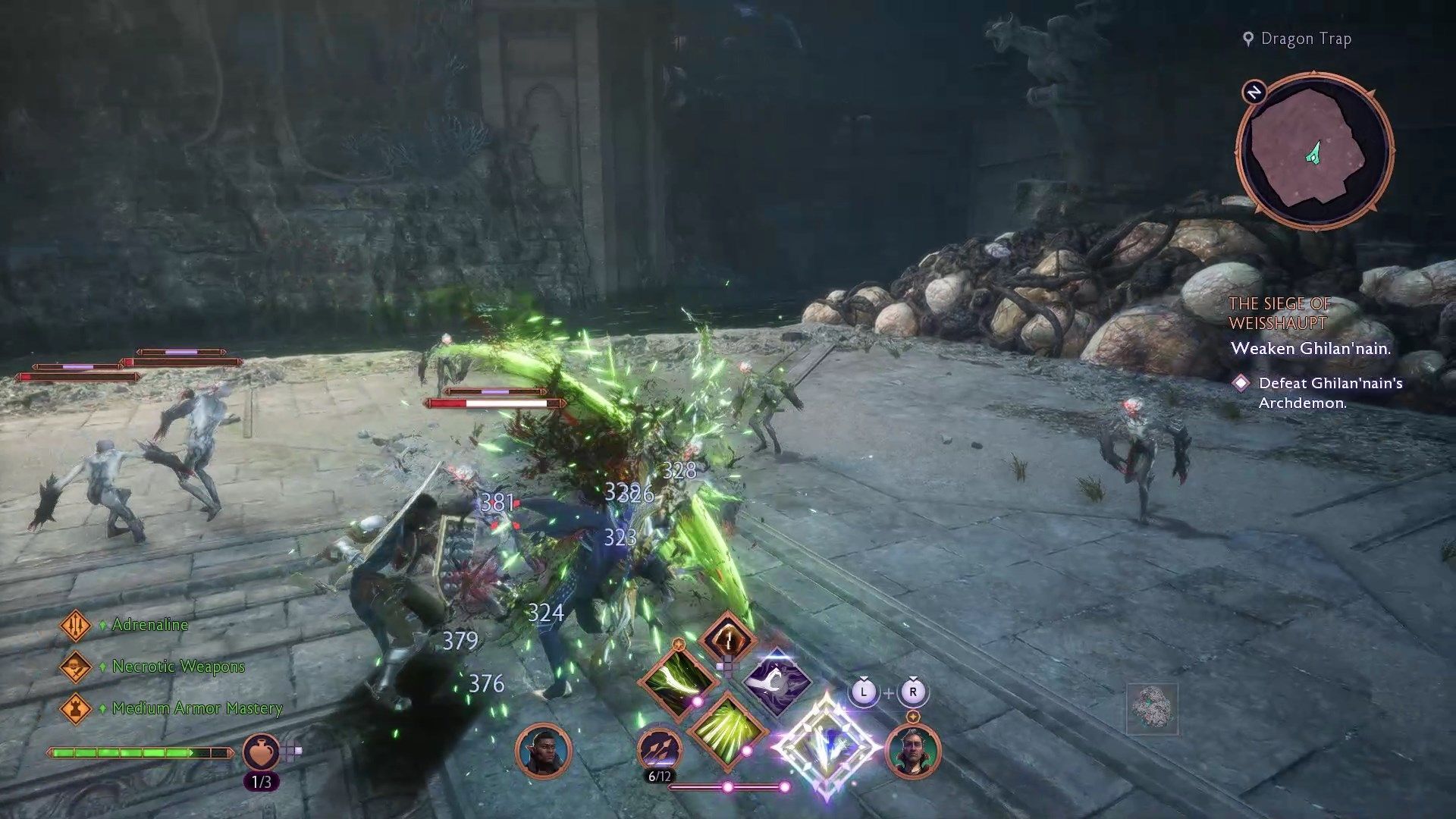This screenshot has height=819, width=1456.
Task: Activate the glowing white ultimate ability diamond
Action: coord(827,746)
